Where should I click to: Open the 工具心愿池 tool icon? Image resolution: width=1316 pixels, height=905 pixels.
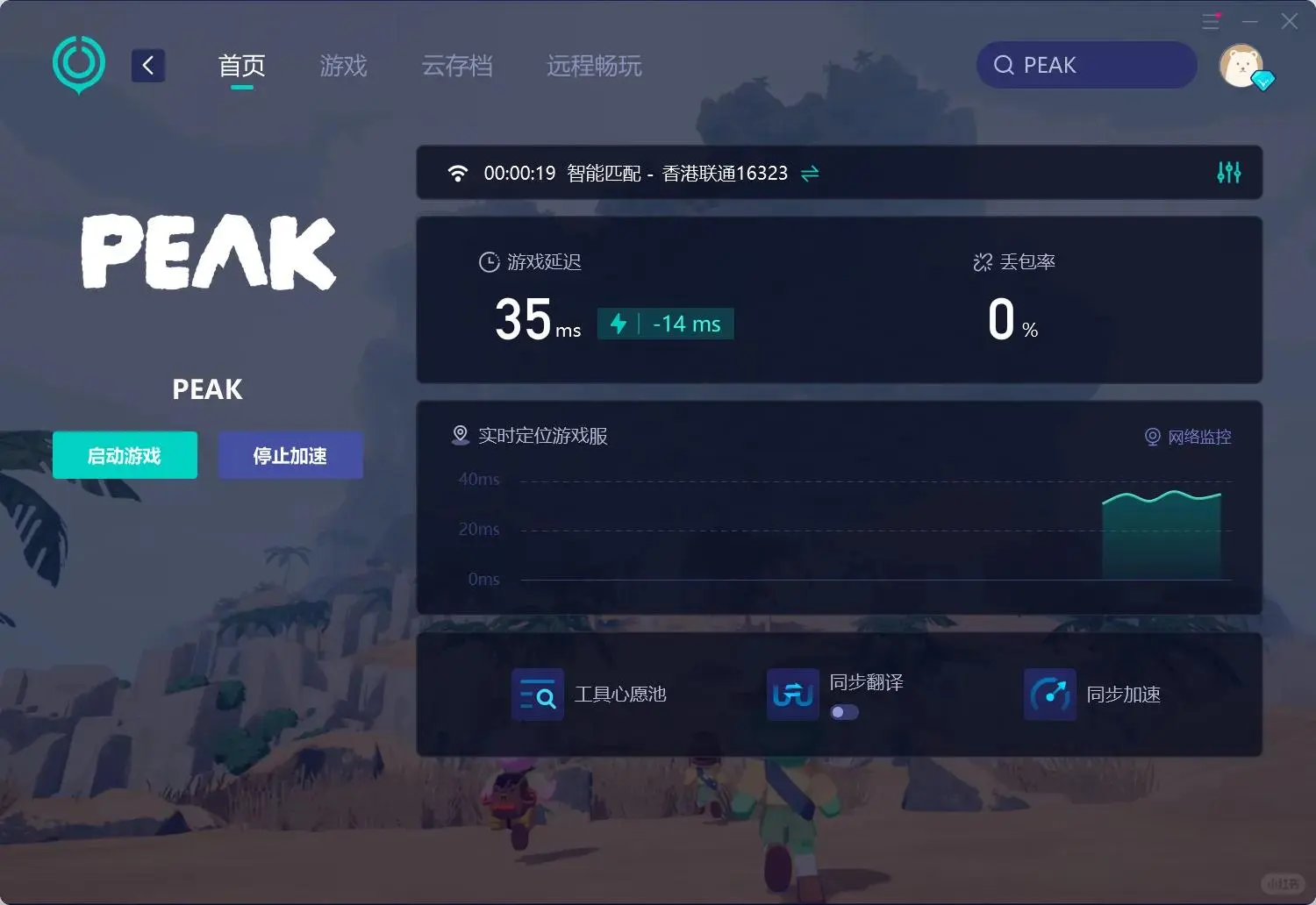tap(537, 694)
